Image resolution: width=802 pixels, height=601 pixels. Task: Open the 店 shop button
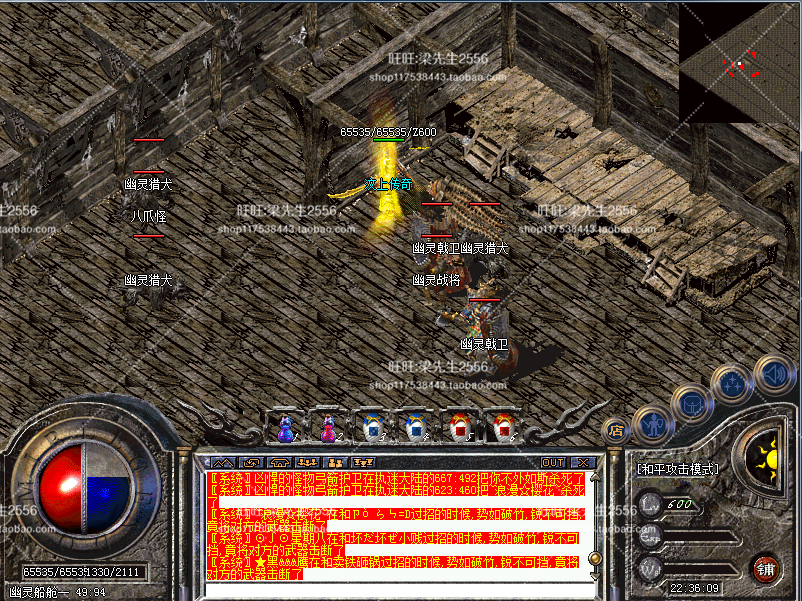(617, 431)
